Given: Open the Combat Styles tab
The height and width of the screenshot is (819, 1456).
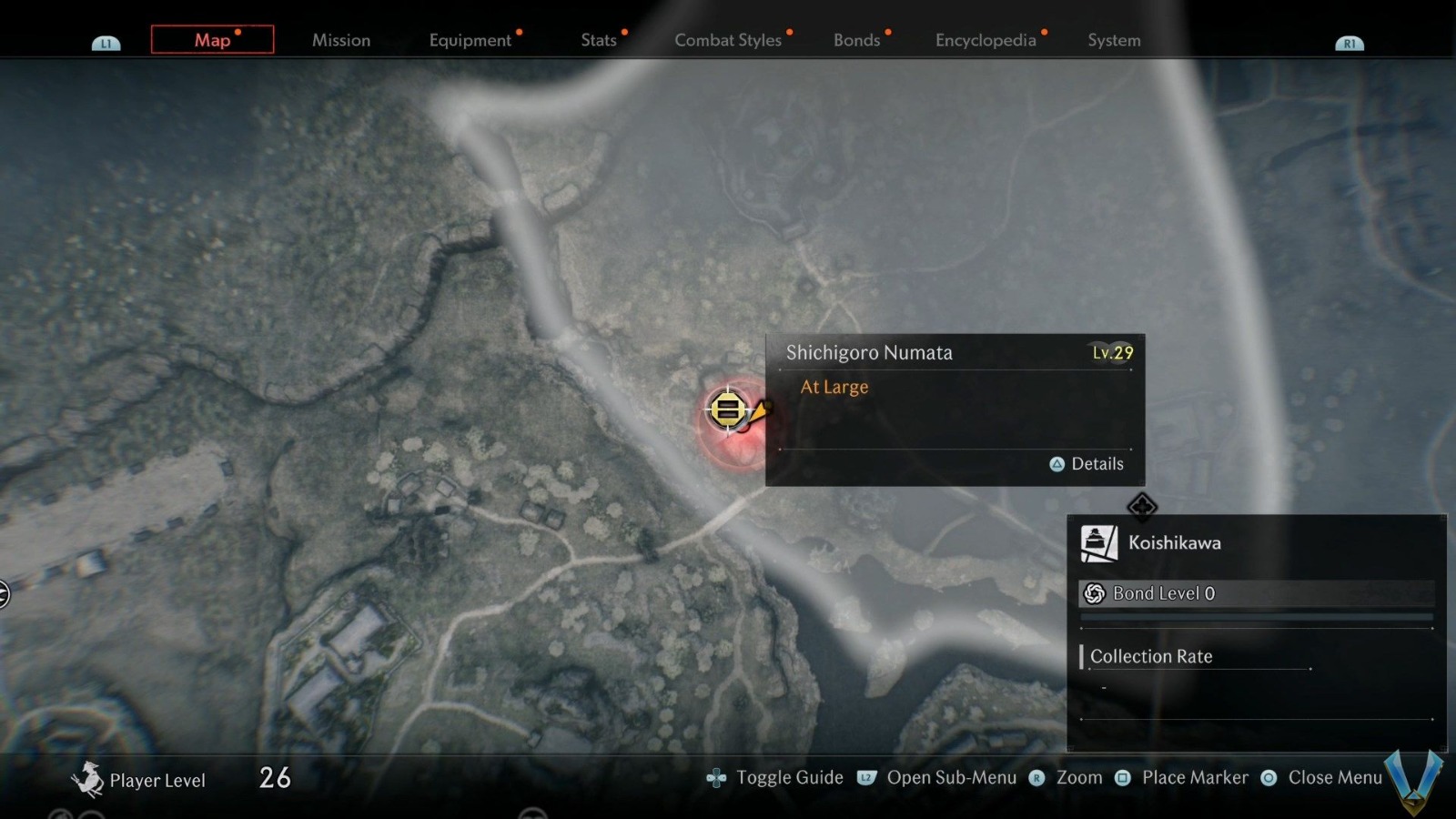Looking at the screenshot, I should coord(727,40).
